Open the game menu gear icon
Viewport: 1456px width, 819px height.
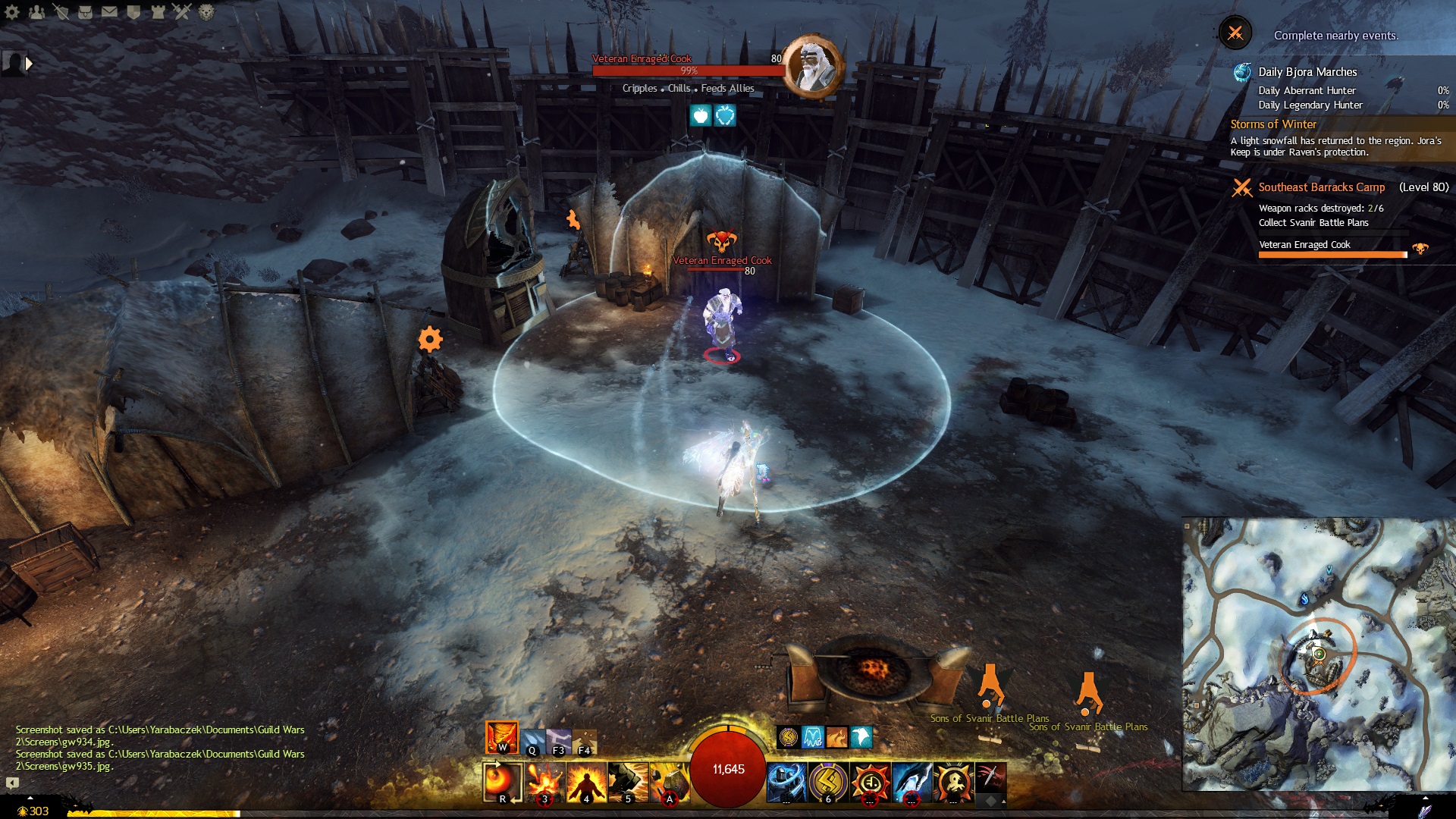[x=12, y=11]
